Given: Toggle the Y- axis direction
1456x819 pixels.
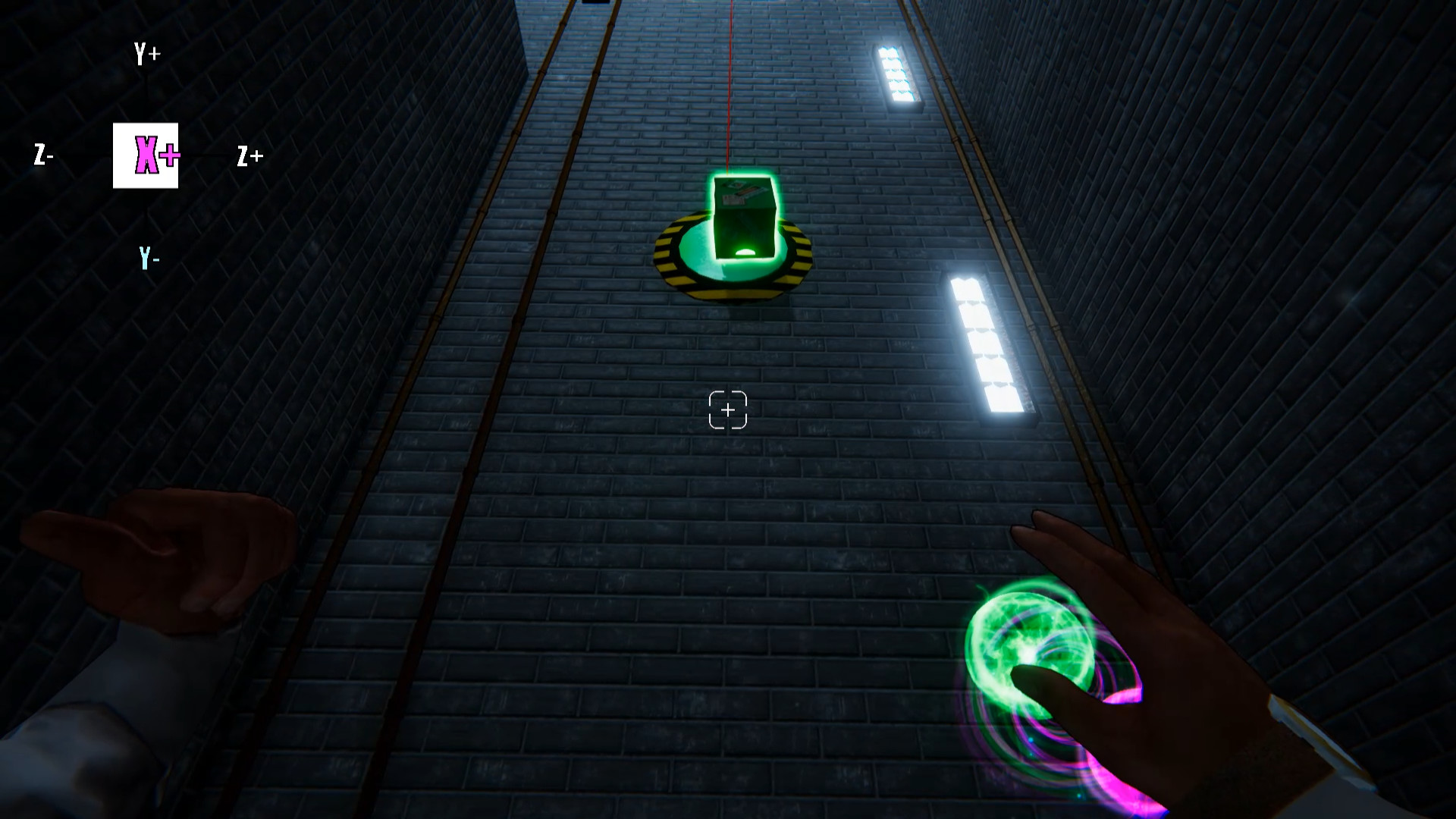Looking at the screenshot, I should [x=147, y=258].
